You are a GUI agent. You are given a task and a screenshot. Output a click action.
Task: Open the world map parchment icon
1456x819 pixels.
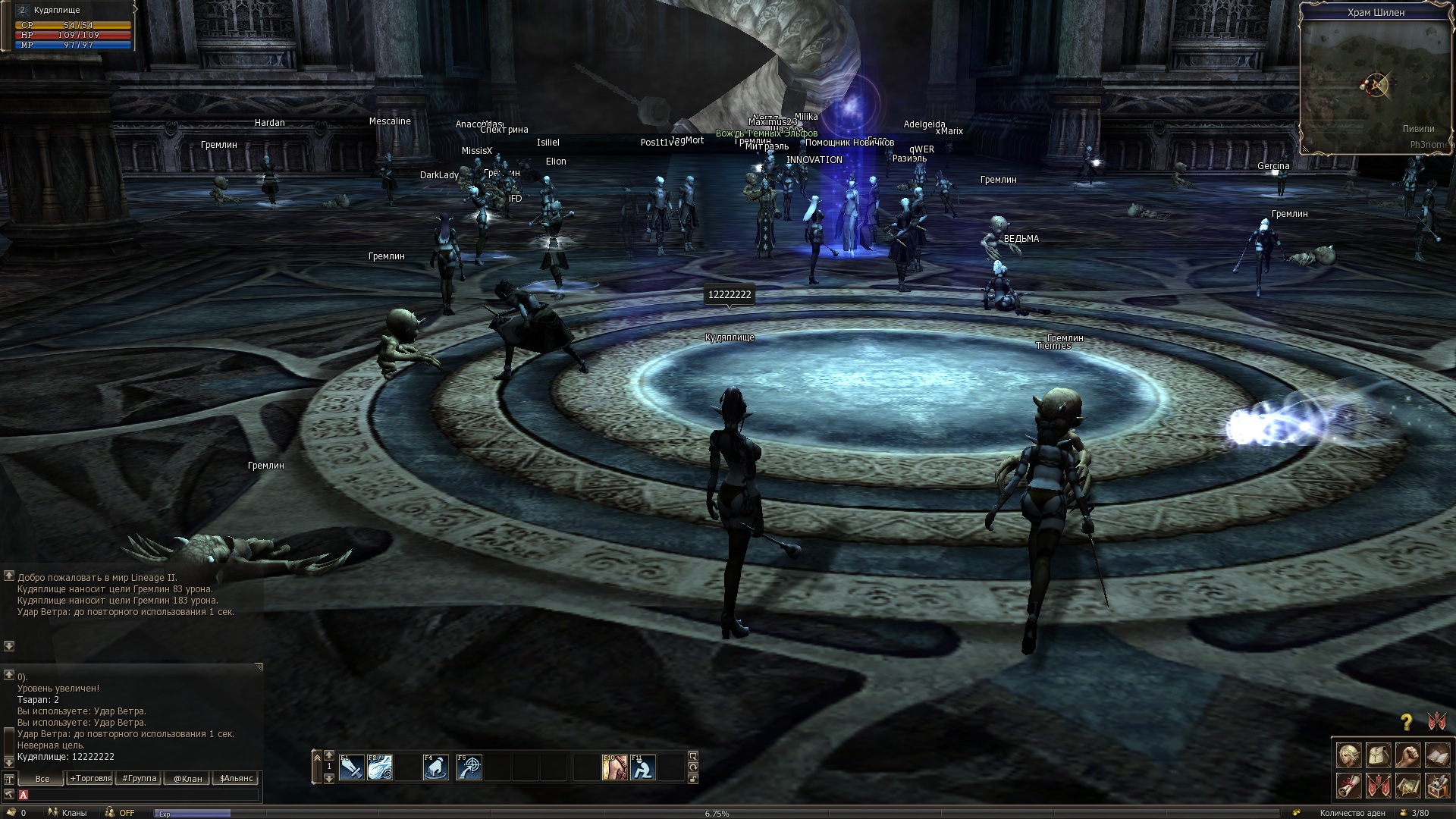pos(1407,786)
